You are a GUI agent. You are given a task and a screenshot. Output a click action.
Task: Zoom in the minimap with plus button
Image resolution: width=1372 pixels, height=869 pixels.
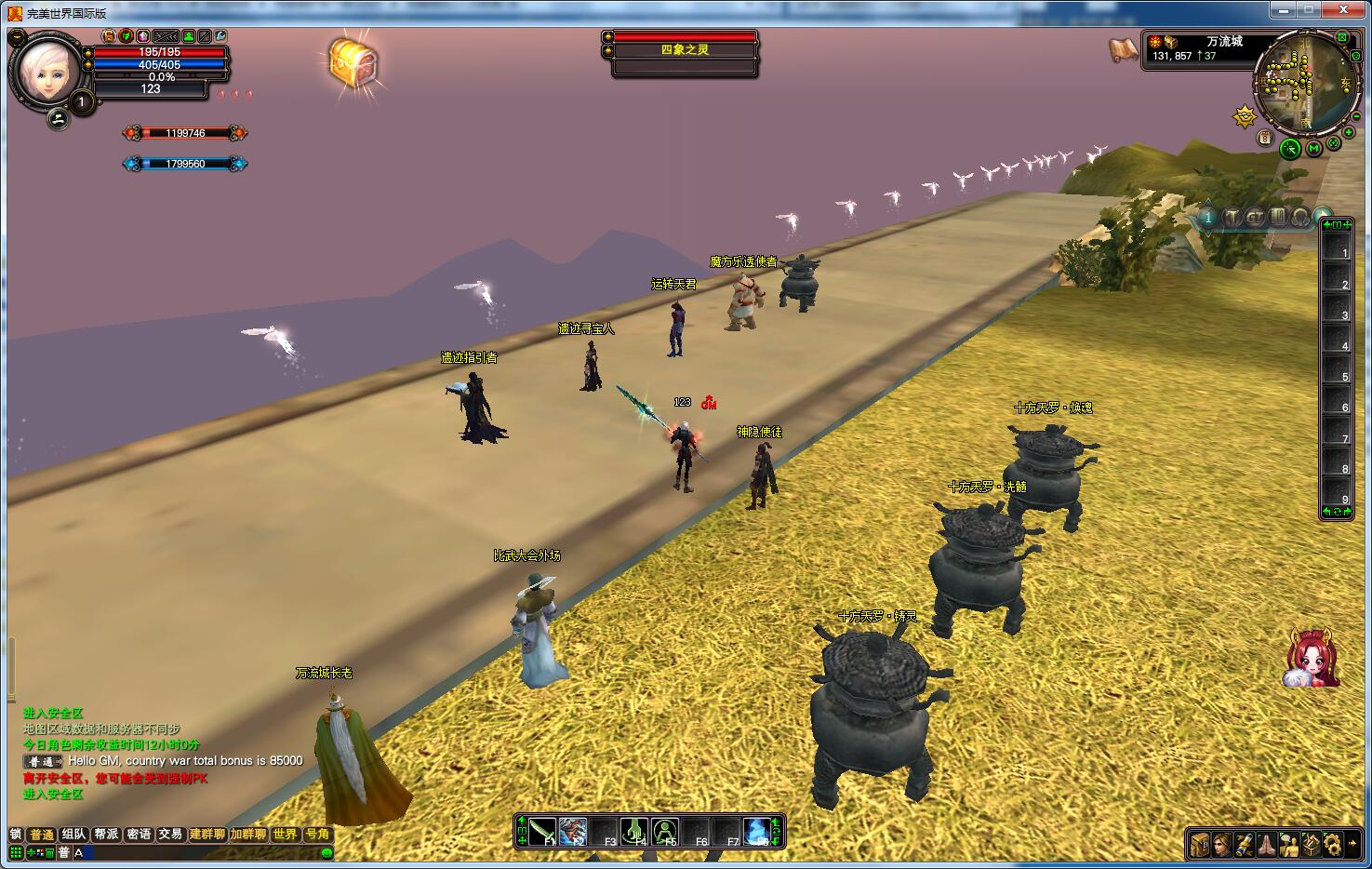coord(1349,133)
